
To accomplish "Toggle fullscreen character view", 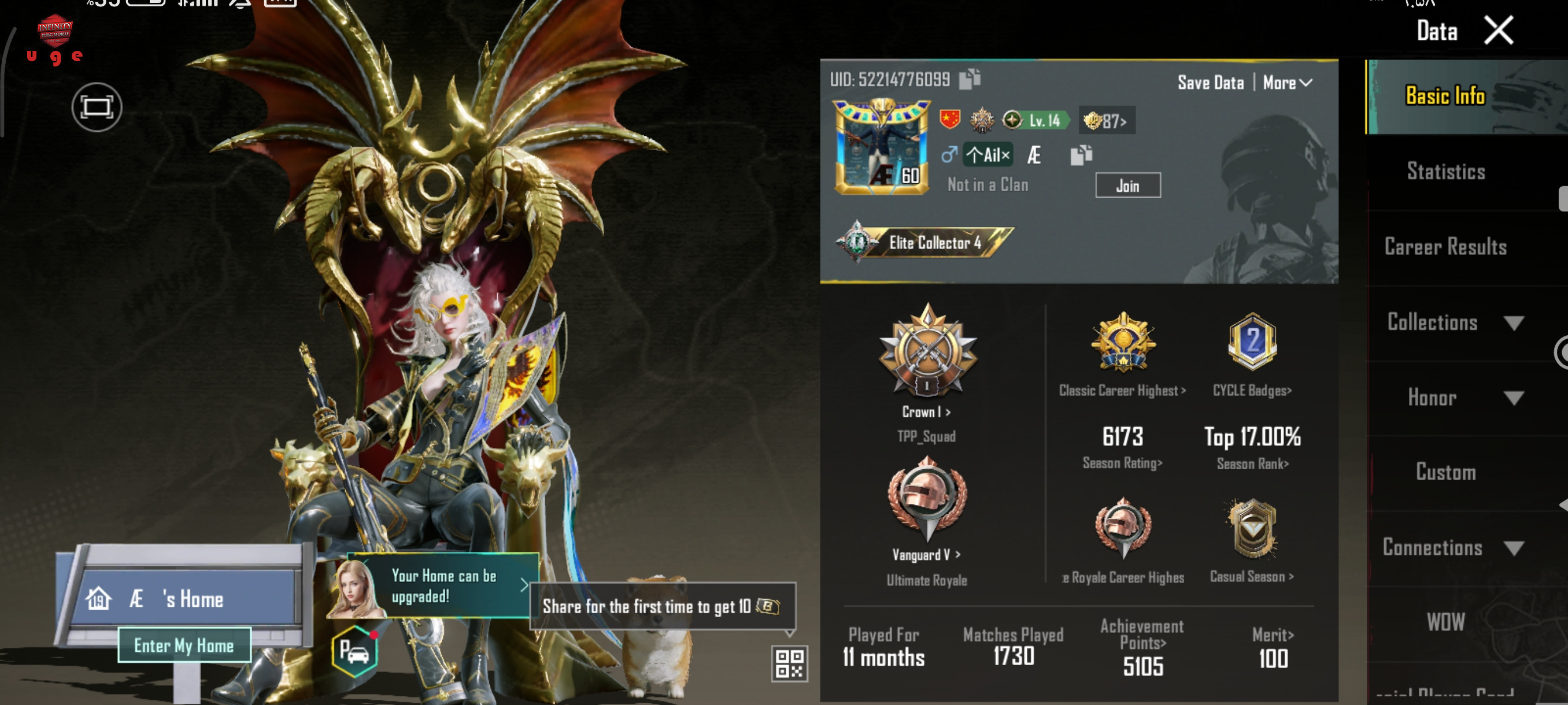I will point(97,107).
